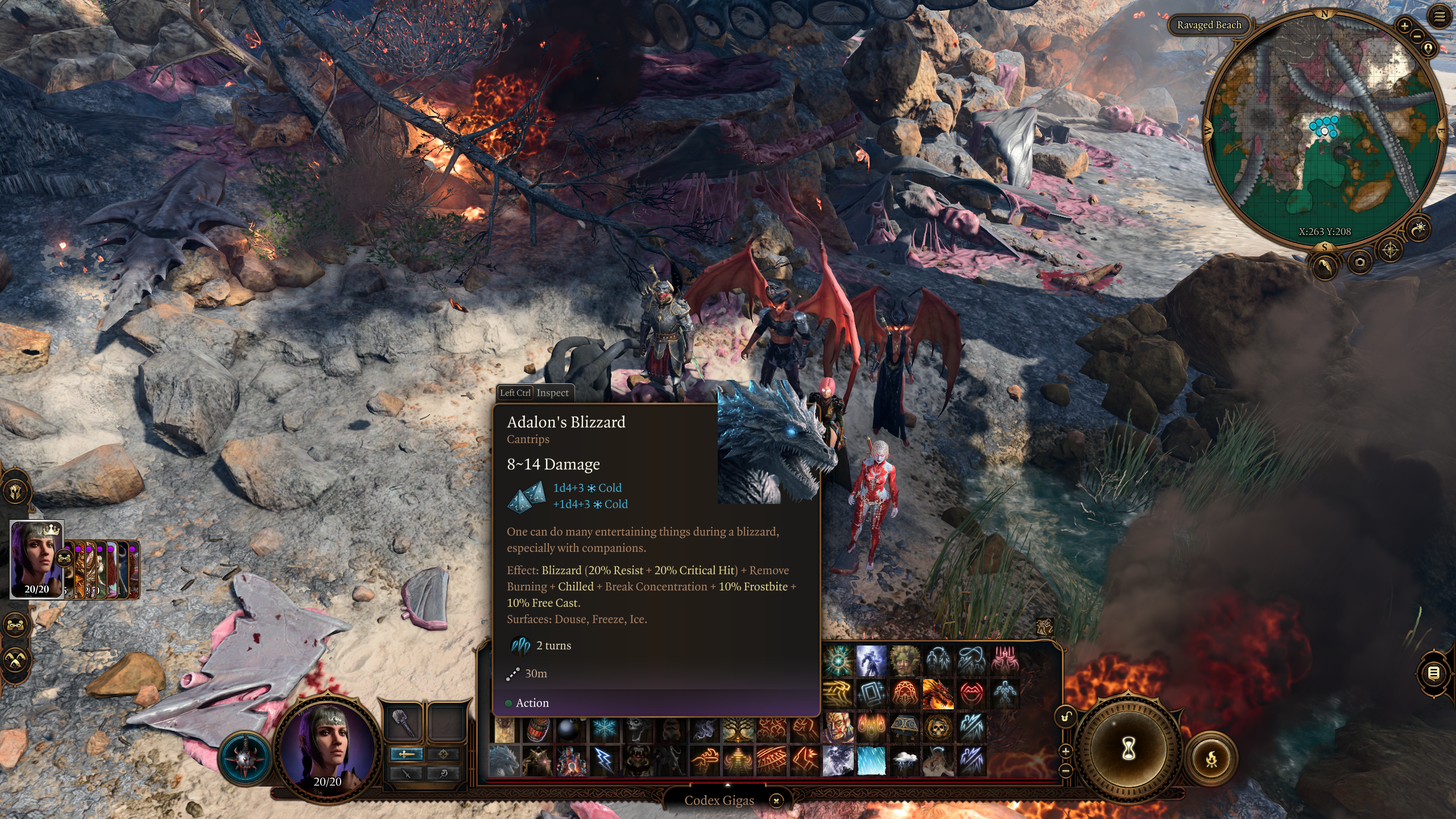This screenshot has width=1456, height=819.
Task: Click the Ravaged Beach minimap
Action: point(1325,131)
